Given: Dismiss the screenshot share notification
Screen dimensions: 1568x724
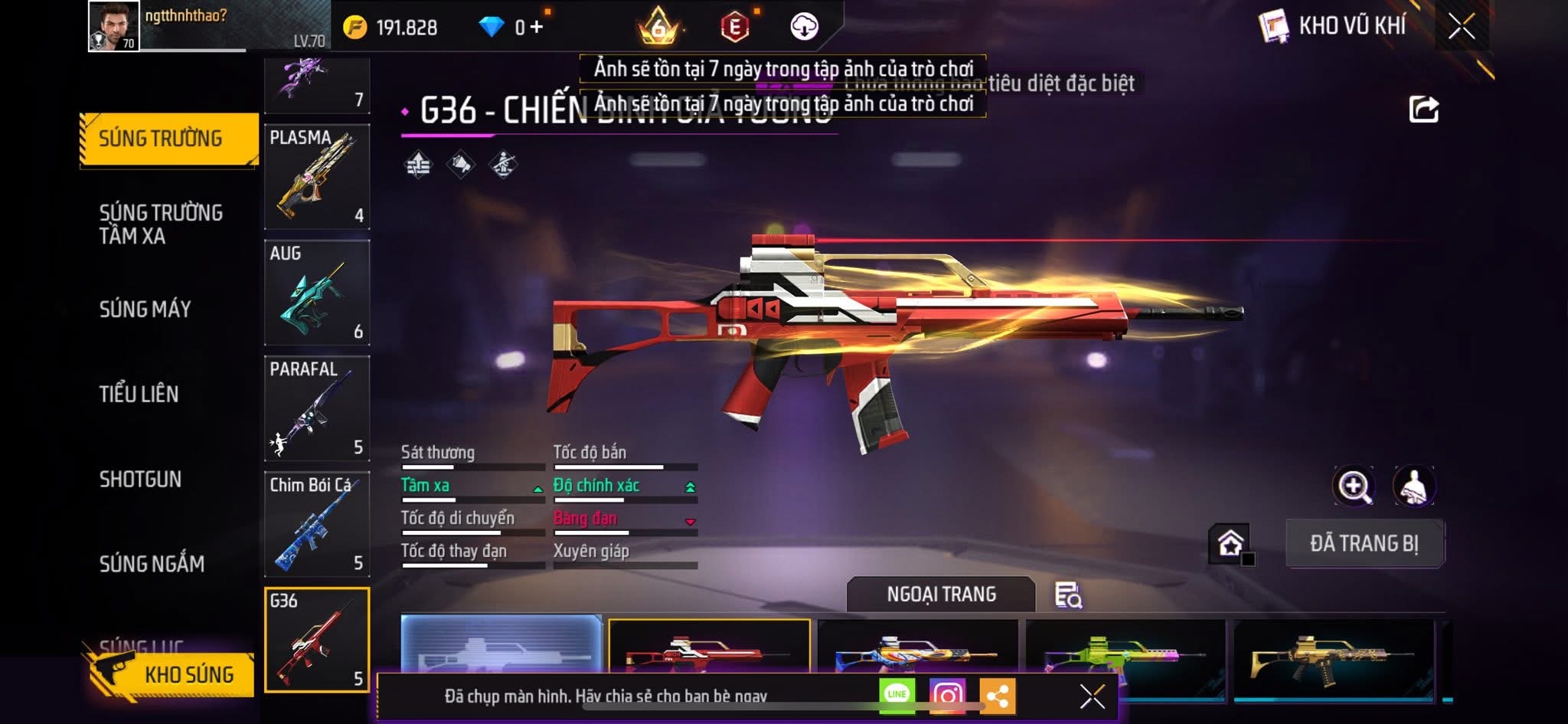Looking at the screenshot, I should pyautogui.click(x=1092, y=696).
